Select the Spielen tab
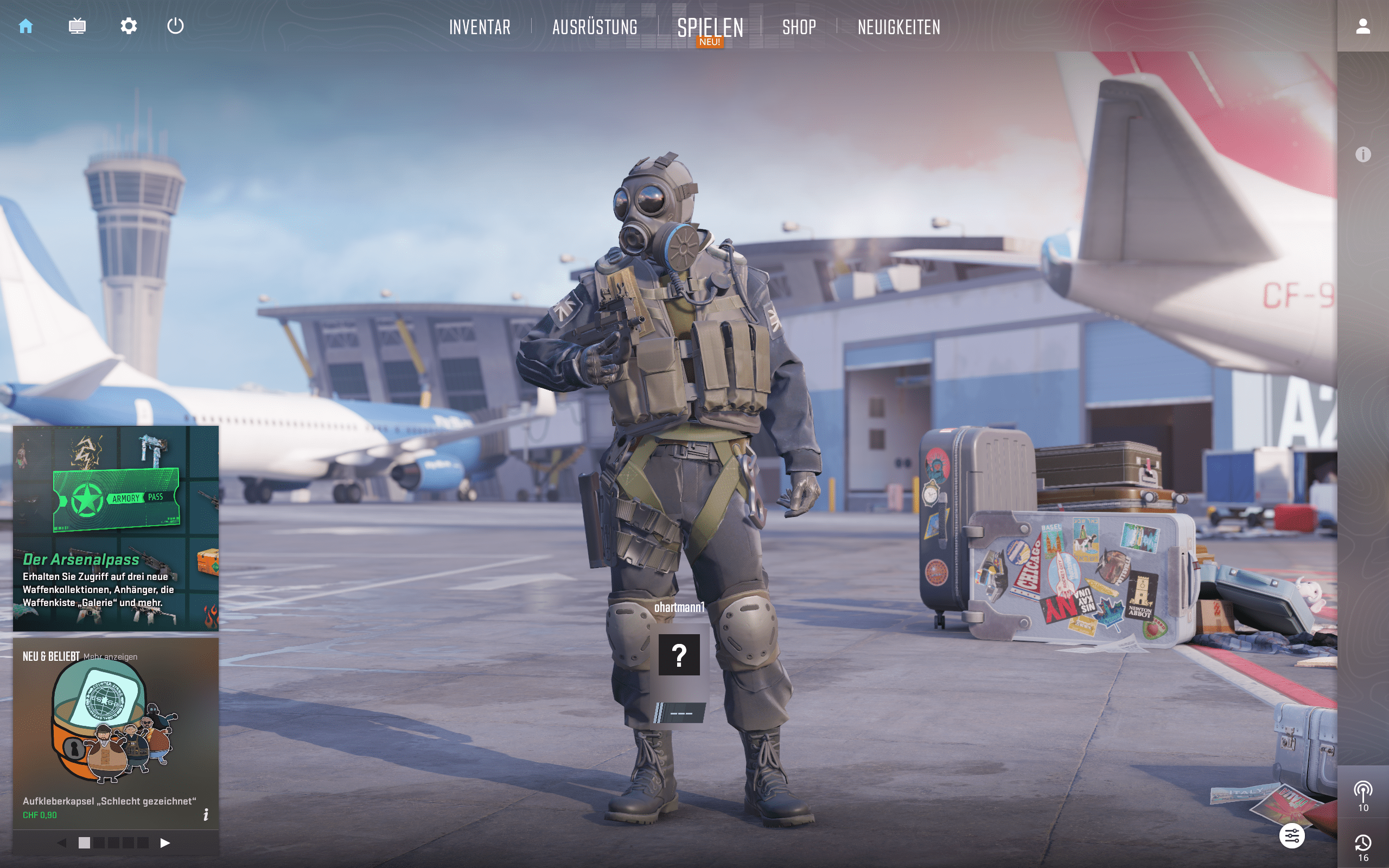Screen dimensions: 1389x868 pos(710,28)
